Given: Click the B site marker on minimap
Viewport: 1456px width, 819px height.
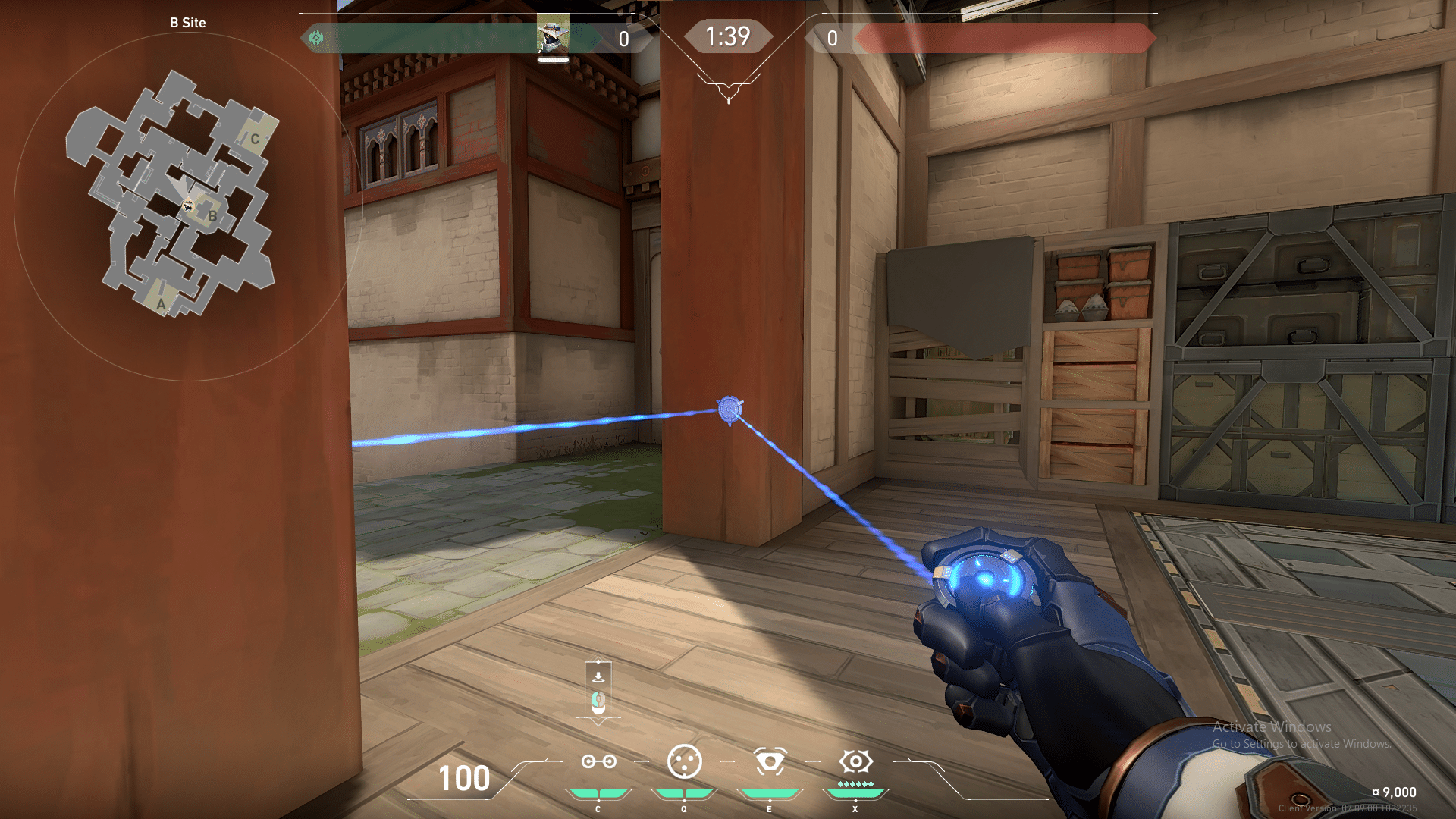Looking at the screenshot, I should click(212, 217).
